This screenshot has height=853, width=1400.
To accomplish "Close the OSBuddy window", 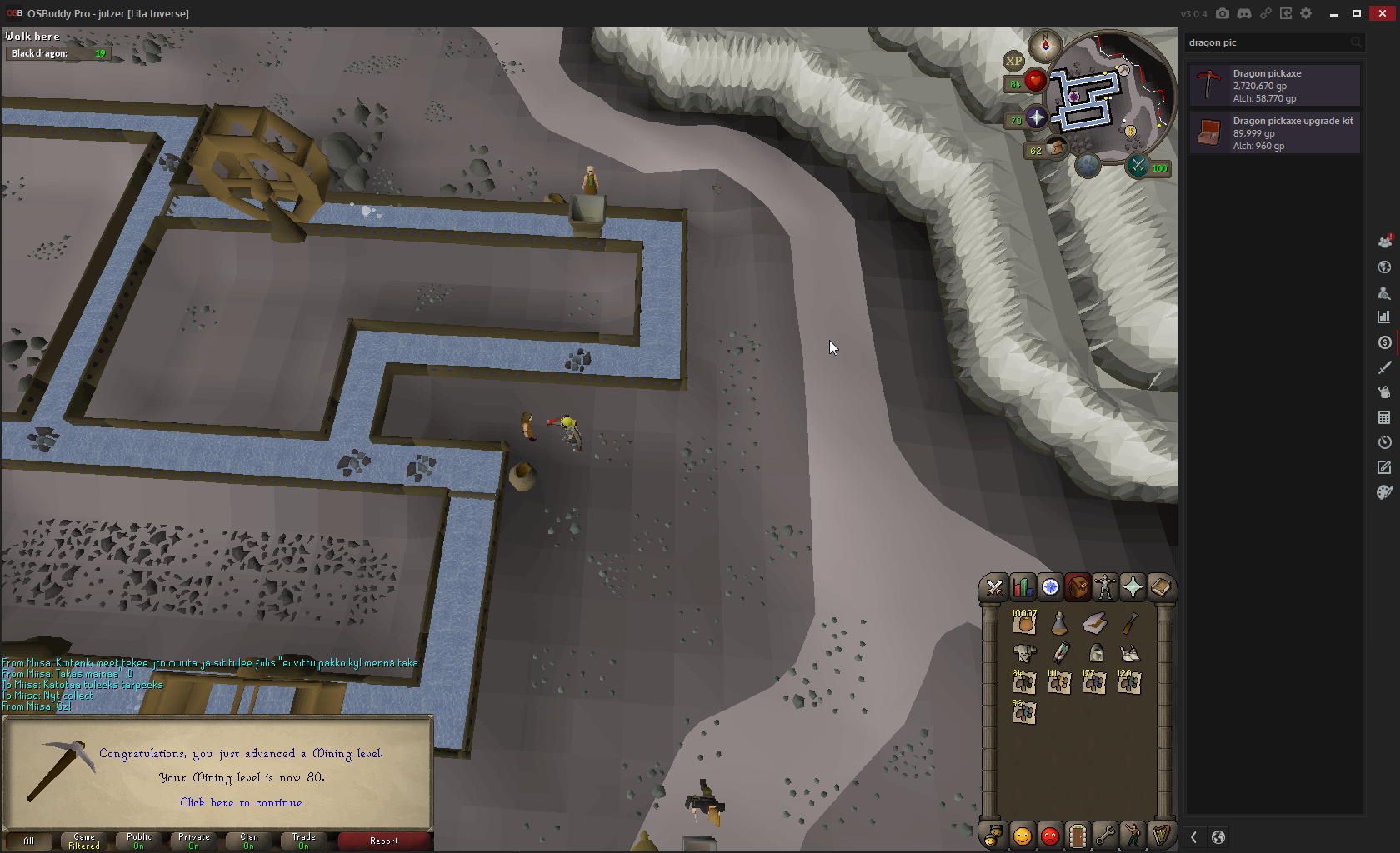I will coord(1382,13).
